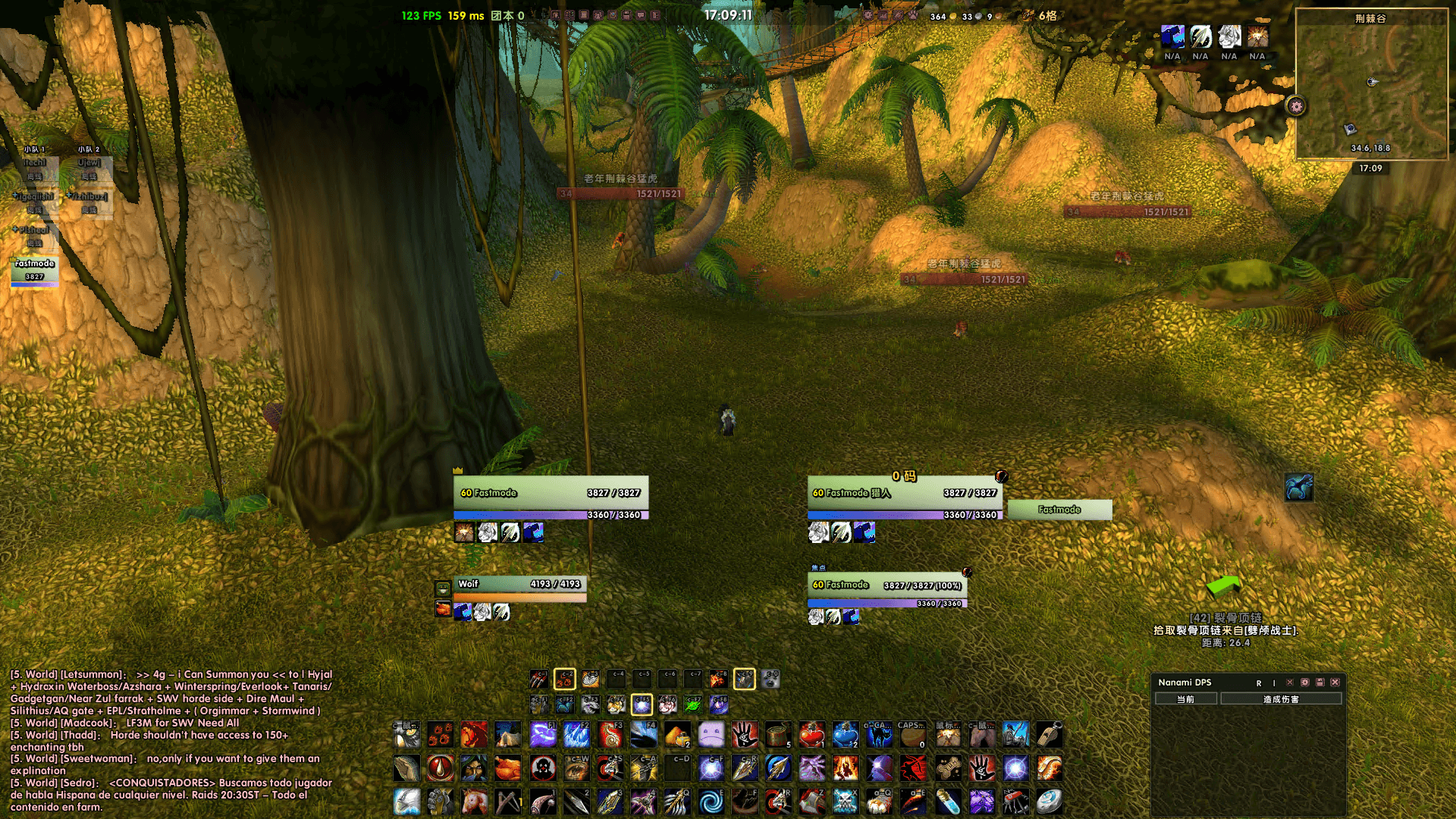The width and height of the screenshot is (1456, 819).
Task: Click the blue wolf aspect icon near the quest tracker
Action: click(x=1298, y=487)
